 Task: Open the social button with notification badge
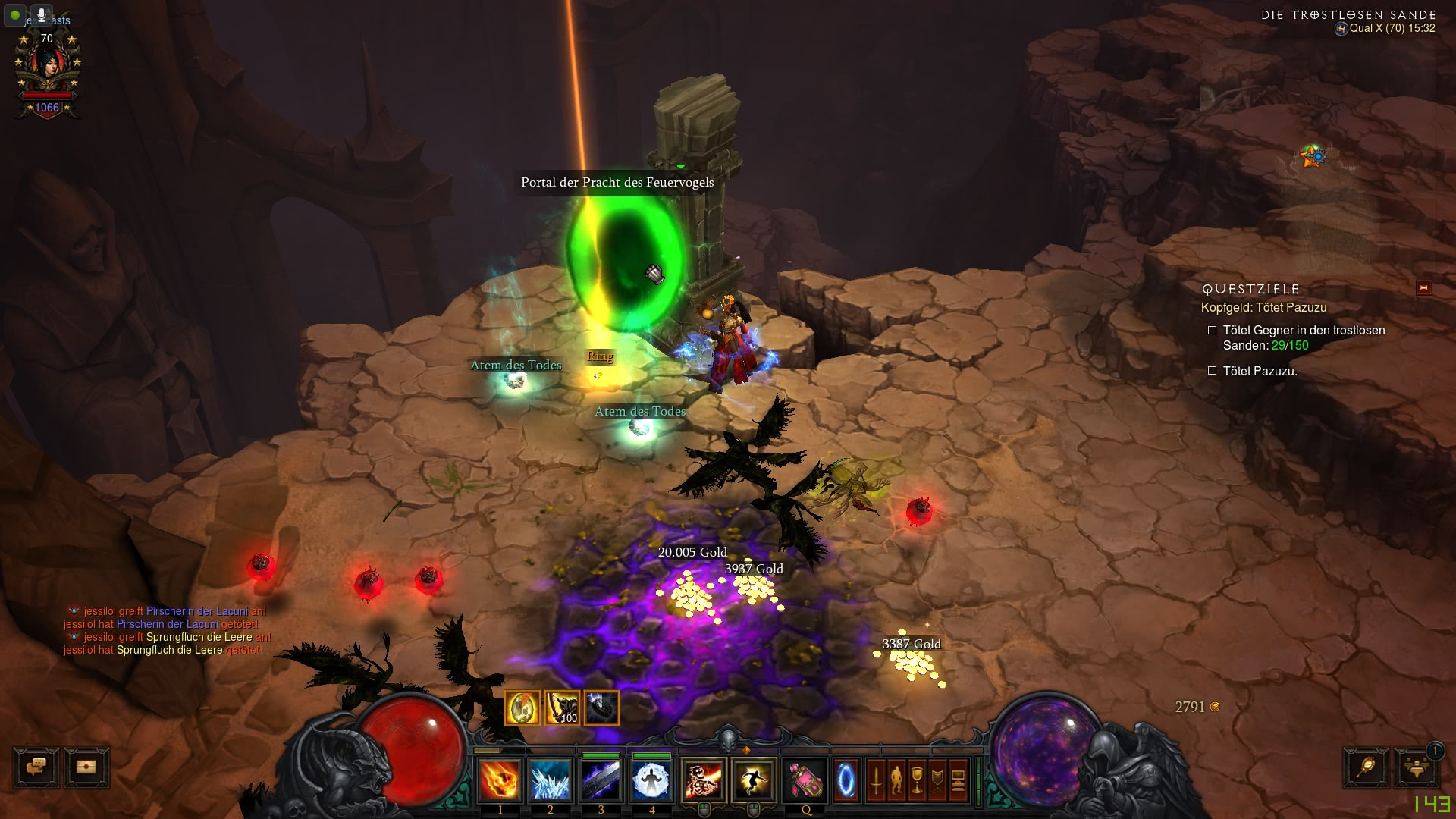click(1416, 767)
